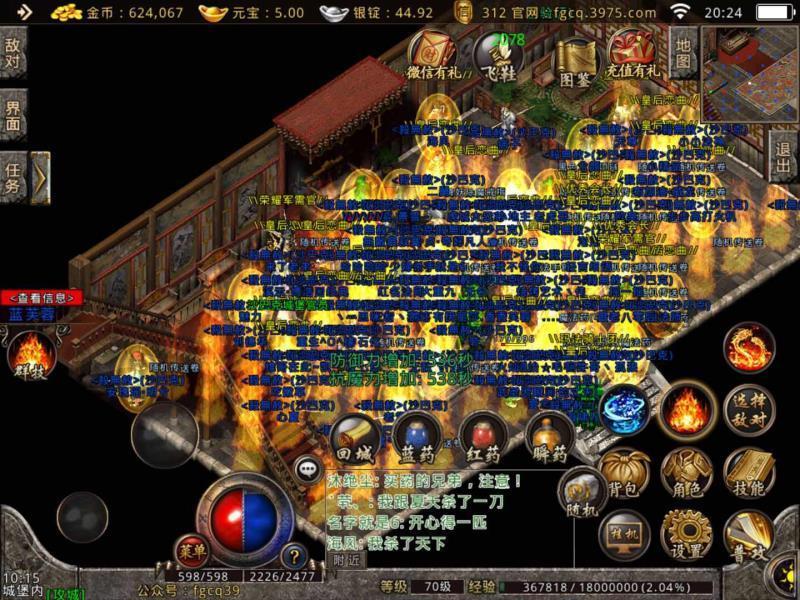Open the 技能 skills book
This screenshot has height=600, width=800.
tap(746, 474)
